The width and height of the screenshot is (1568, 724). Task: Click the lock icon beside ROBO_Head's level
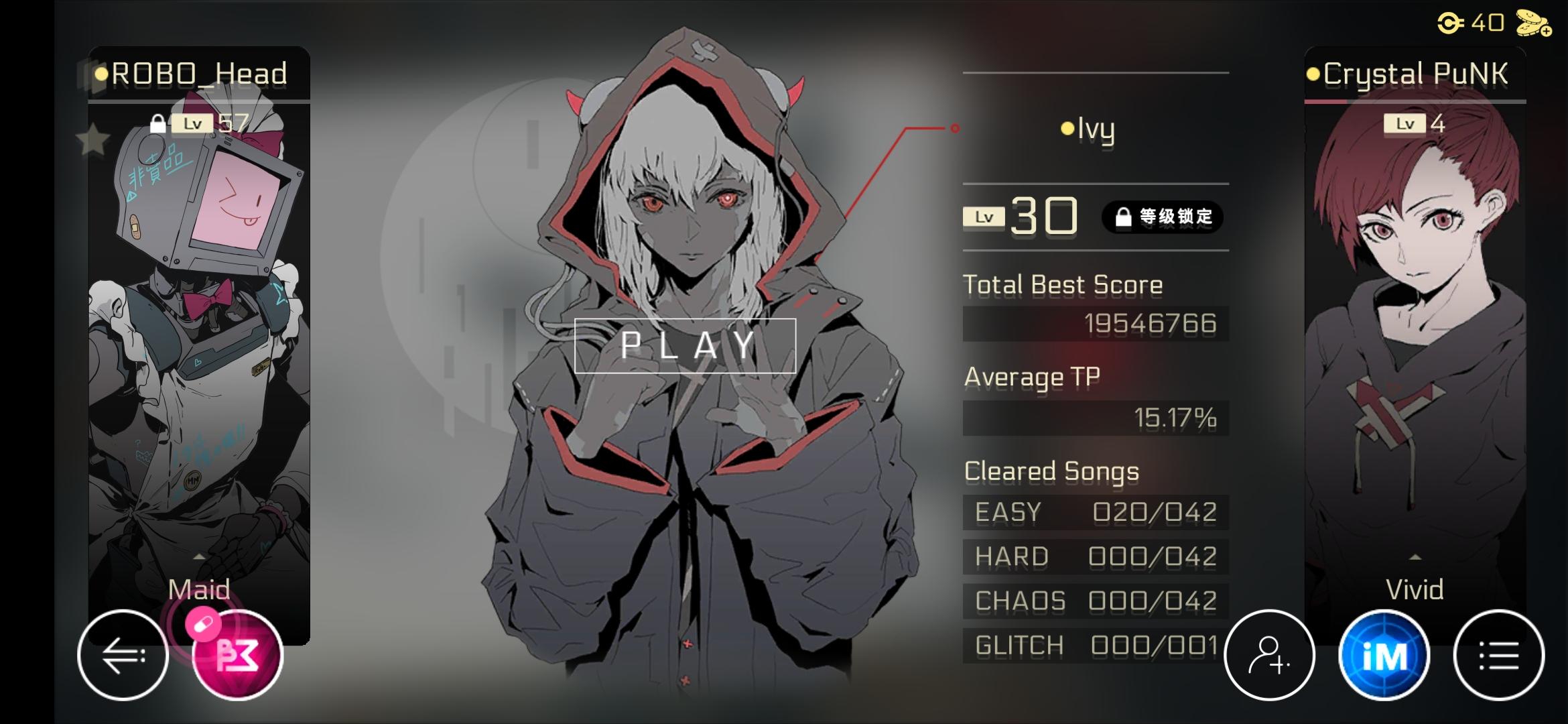(157, 123)
